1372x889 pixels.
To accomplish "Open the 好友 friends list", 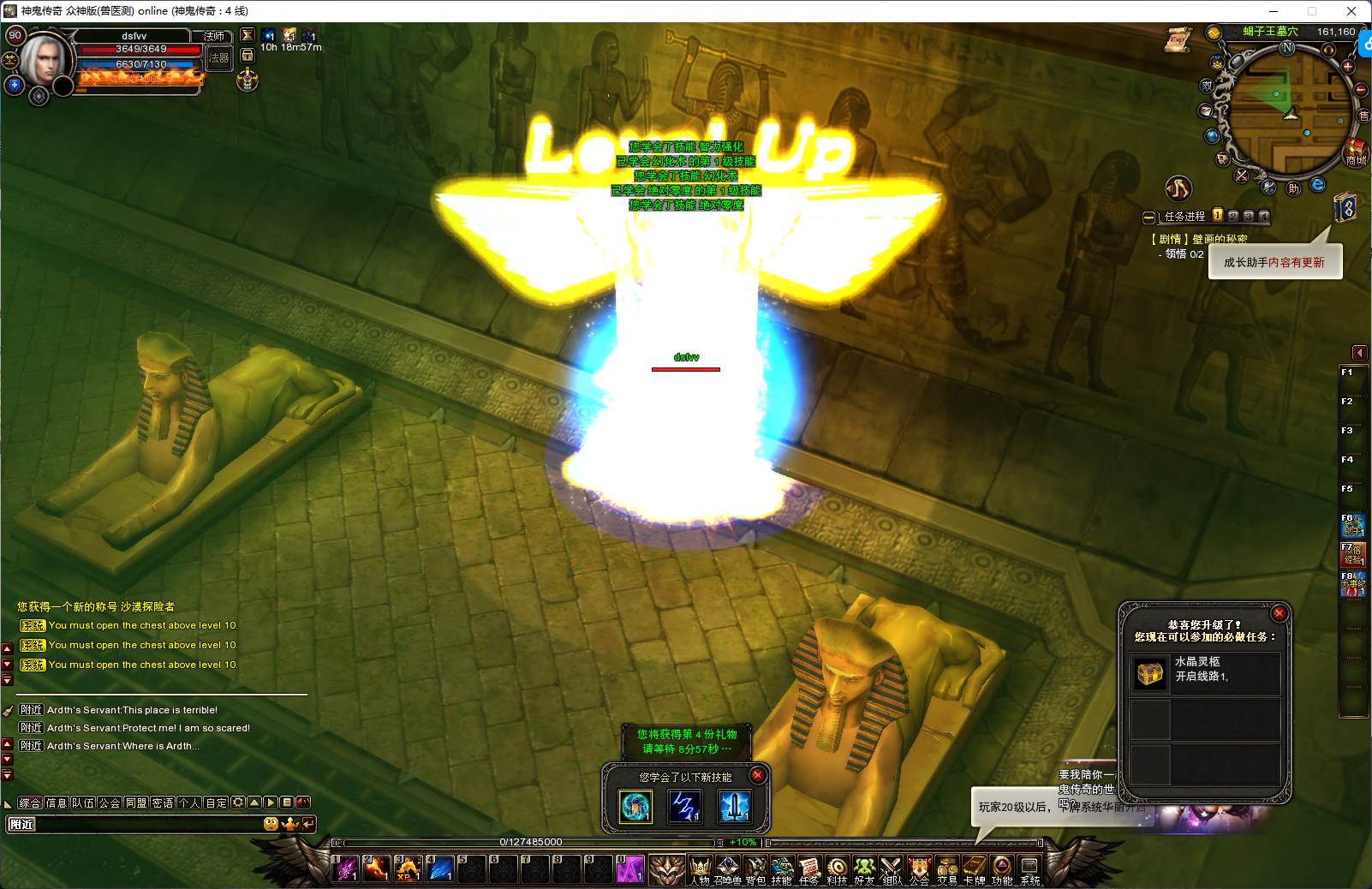I will [864, 870].
